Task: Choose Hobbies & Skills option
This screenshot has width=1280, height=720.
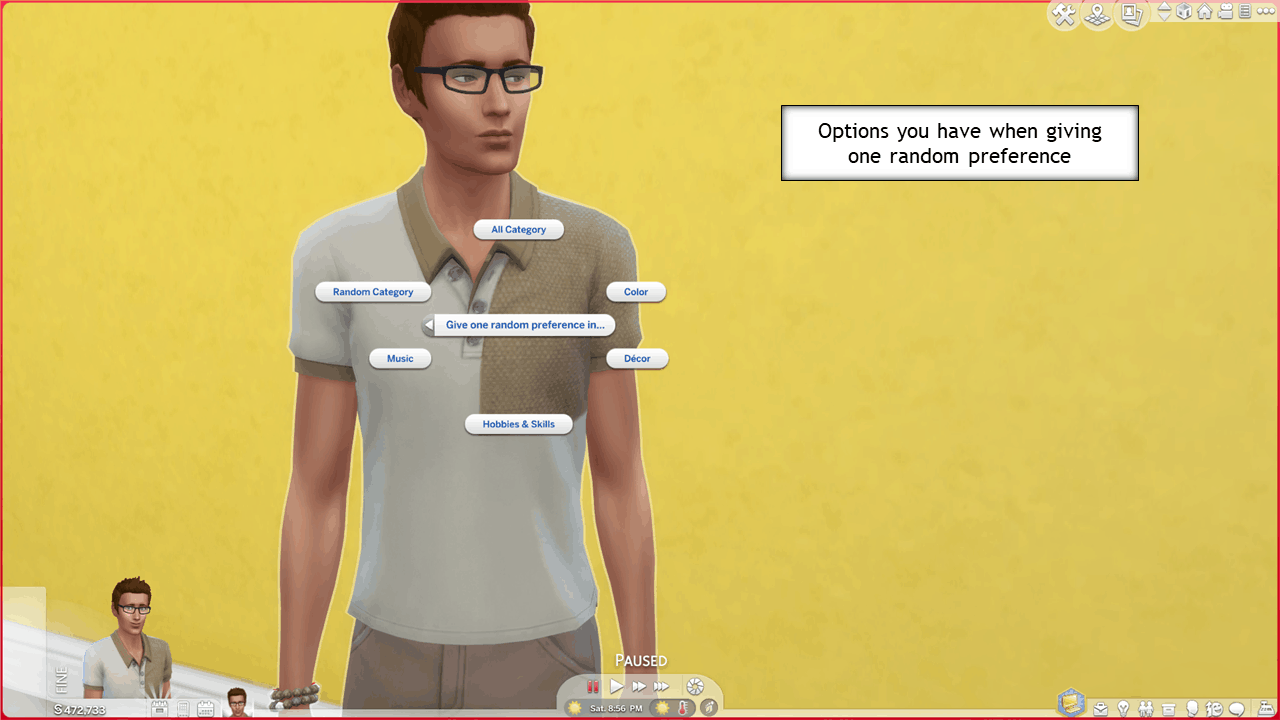Action: tap(518, 424)
